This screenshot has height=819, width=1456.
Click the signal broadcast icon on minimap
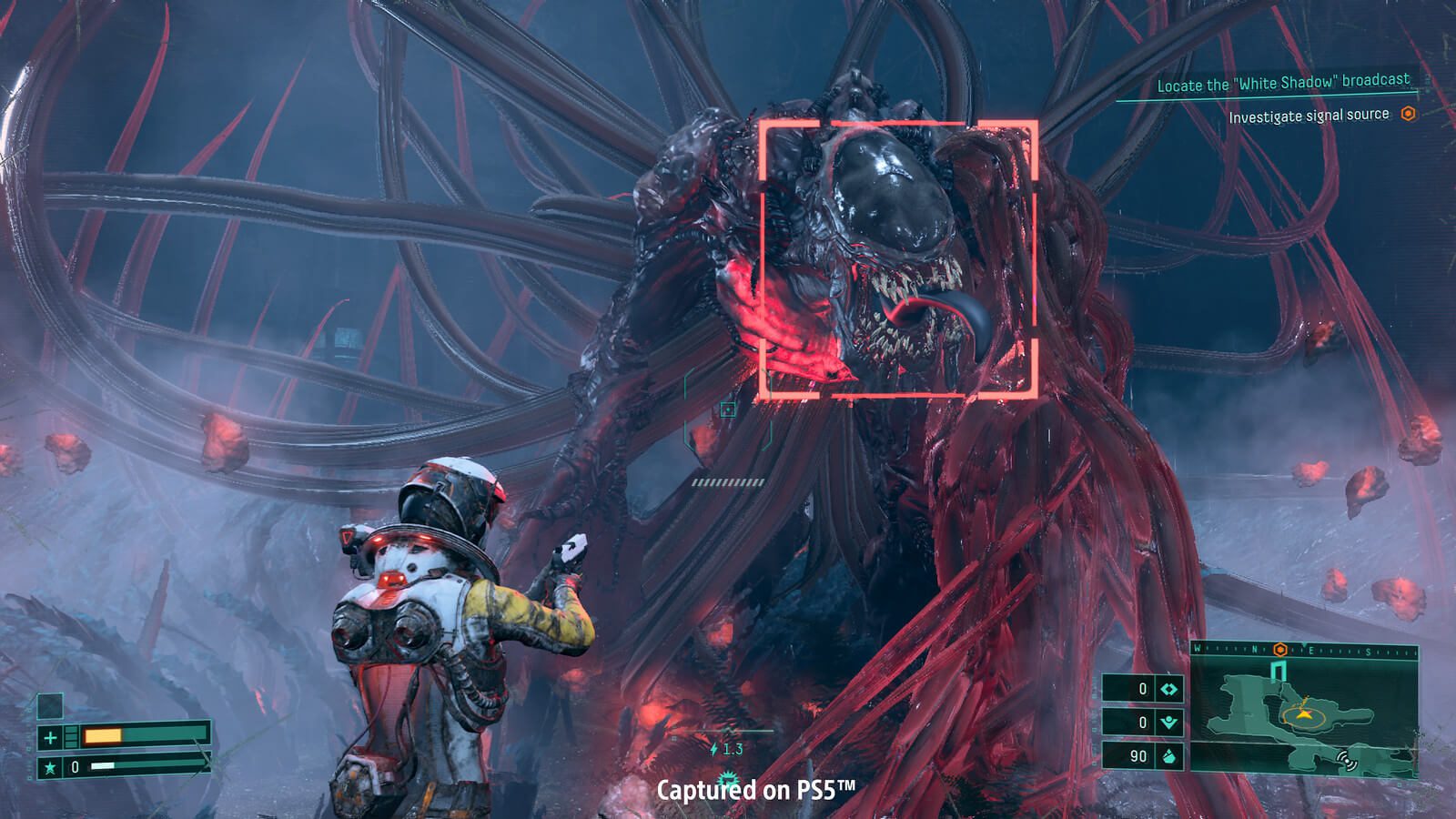pyautogui.click(x=1347, y=761)
